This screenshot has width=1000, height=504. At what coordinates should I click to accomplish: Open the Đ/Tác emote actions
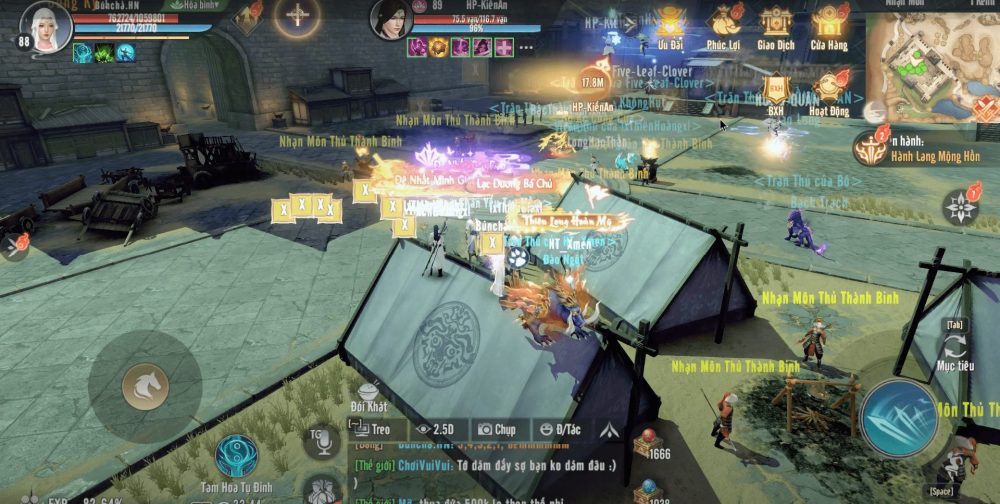pos(558,429)
